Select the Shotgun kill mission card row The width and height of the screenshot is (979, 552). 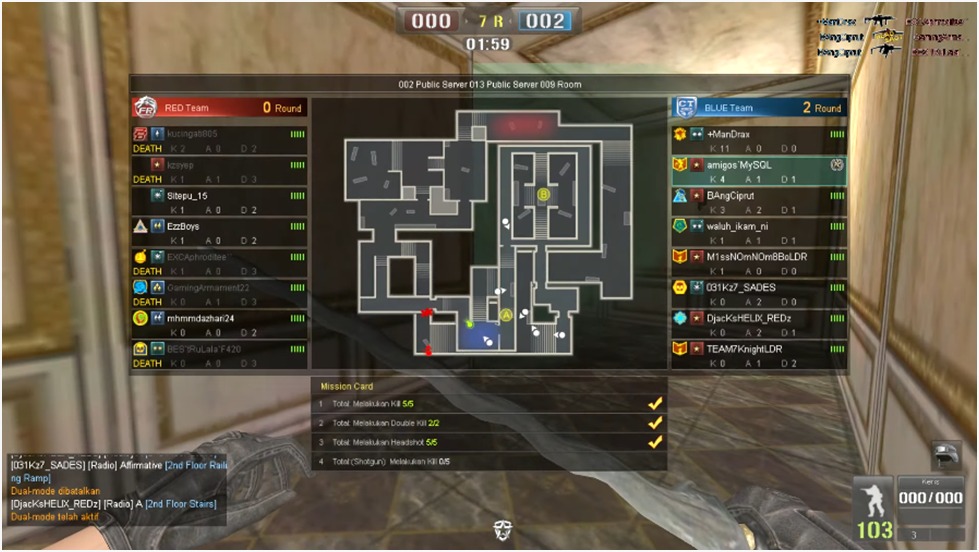[x=489, y=461]
